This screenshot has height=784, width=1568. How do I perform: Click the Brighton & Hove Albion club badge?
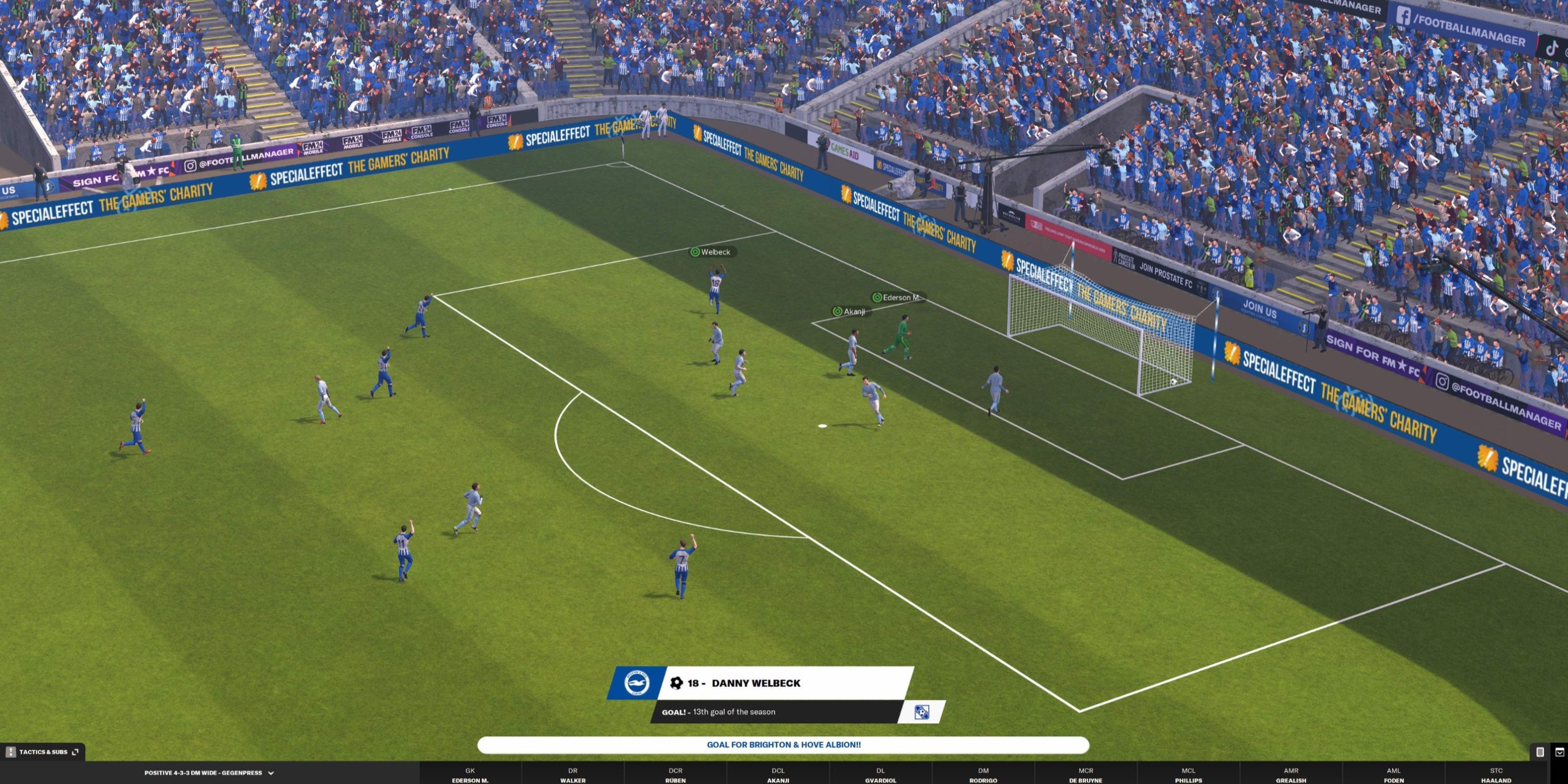tap(636, 683)
